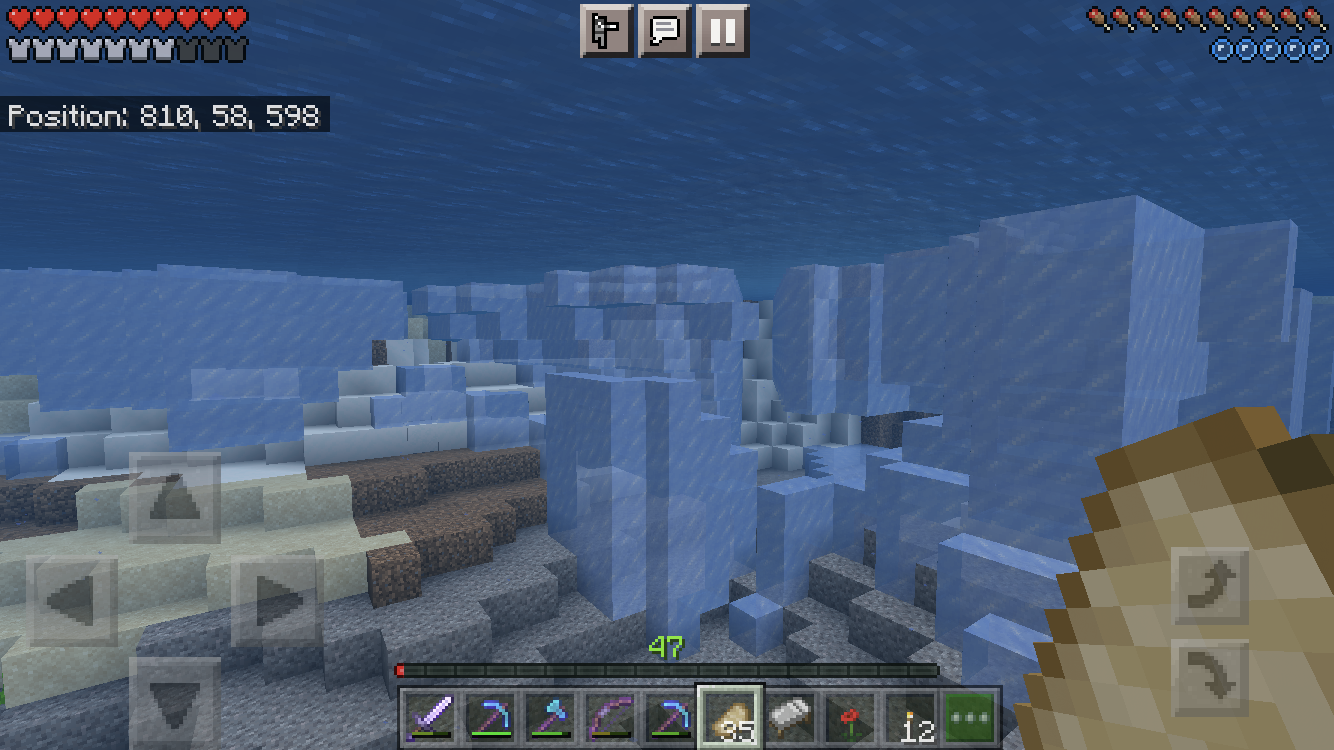Screen dimensions: 1334x750
Task: Switch to the enchanted bow slot
Action: pyautogui.click(x=611, y=717)
